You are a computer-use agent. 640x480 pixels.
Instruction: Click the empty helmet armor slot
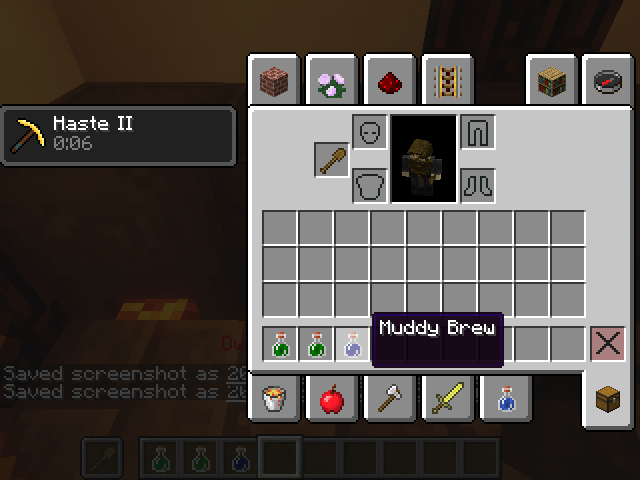tap(370, 133)
